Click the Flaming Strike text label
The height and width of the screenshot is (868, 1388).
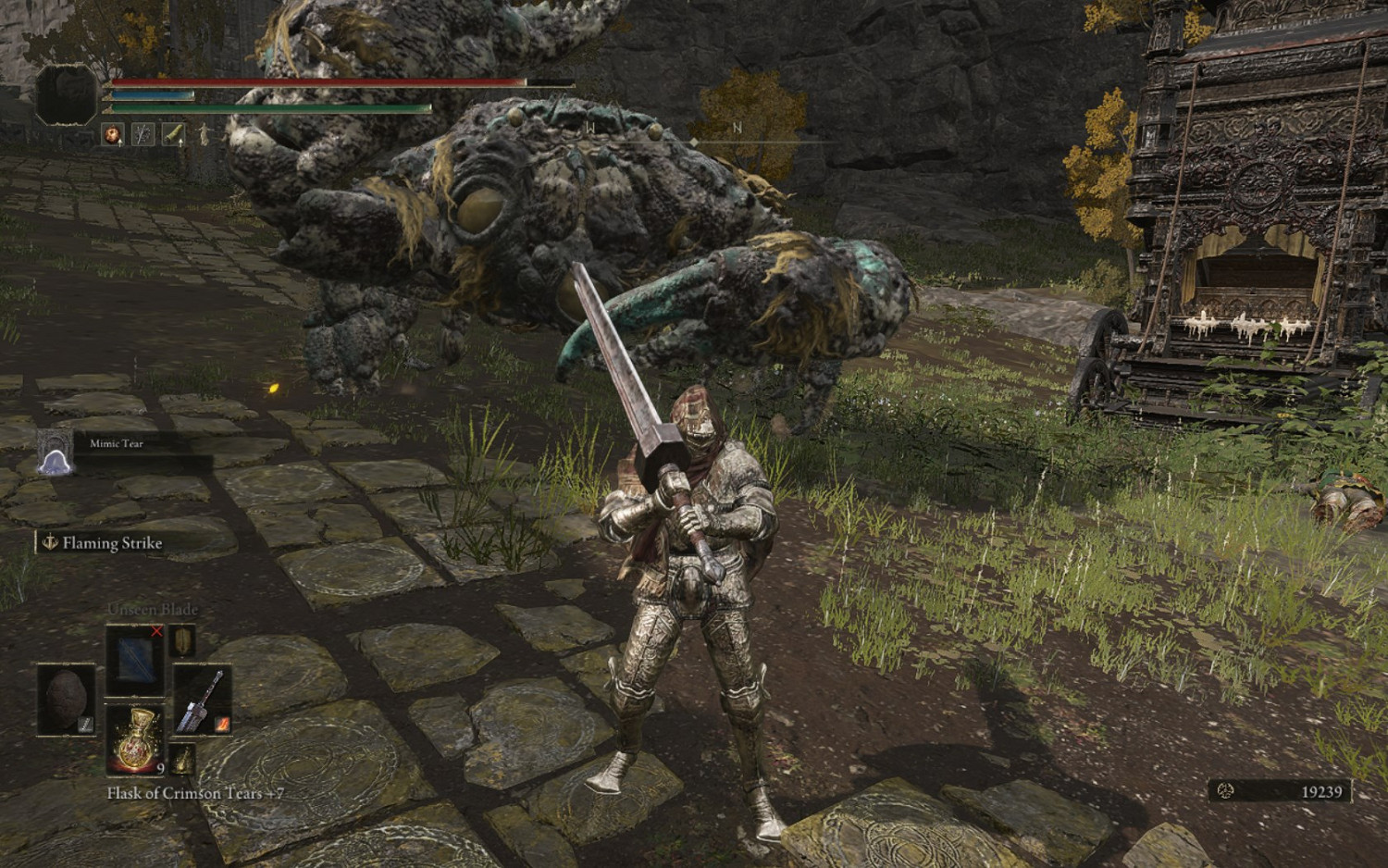click(x=111, y=544)
